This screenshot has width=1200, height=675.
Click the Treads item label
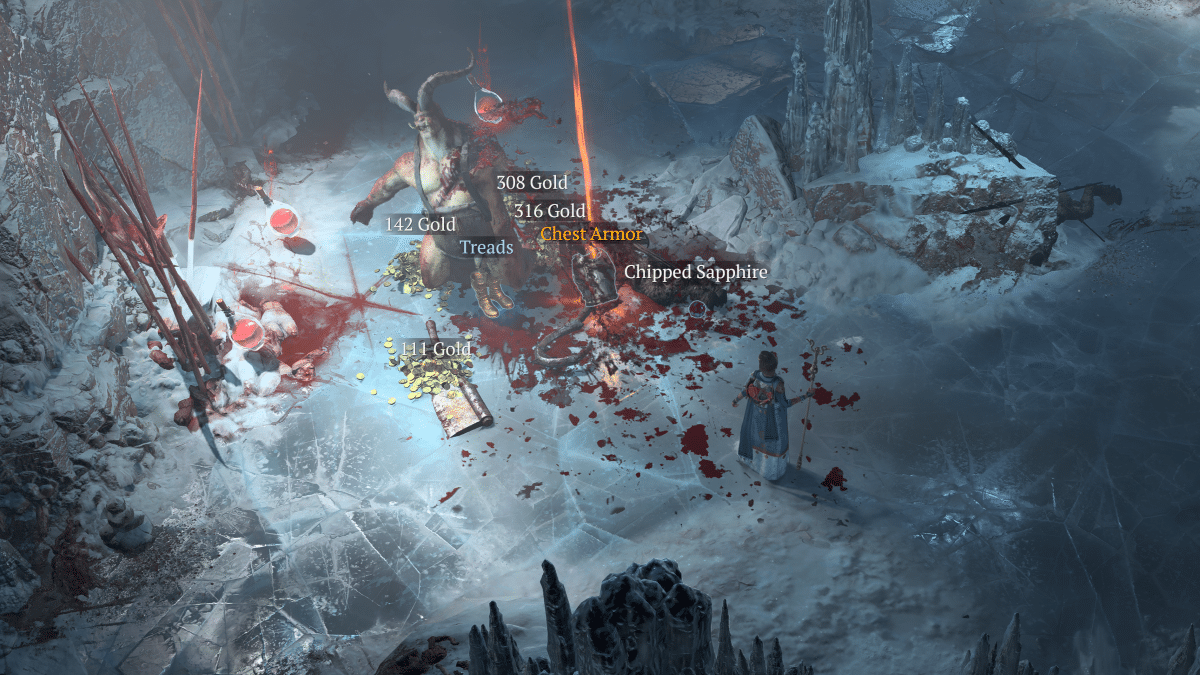pos(486,247)
